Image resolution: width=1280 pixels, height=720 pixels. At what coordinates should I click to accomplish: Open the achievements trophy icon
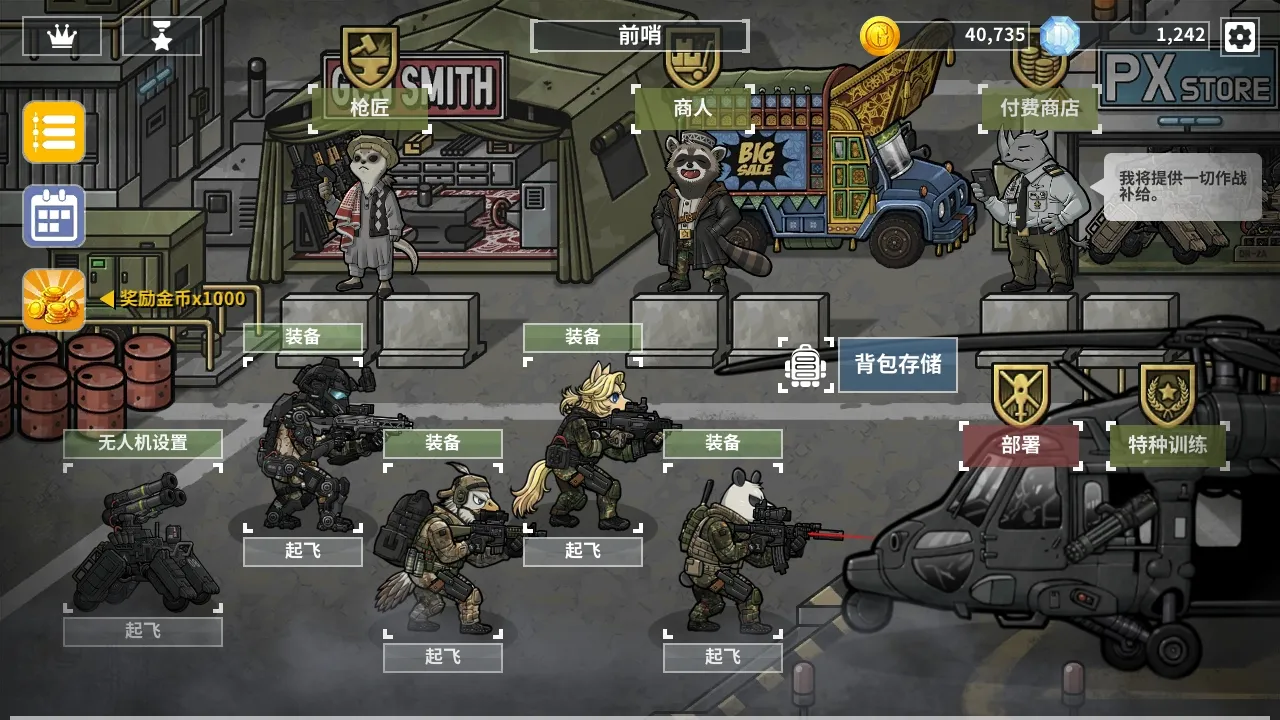tap(162, 34)
